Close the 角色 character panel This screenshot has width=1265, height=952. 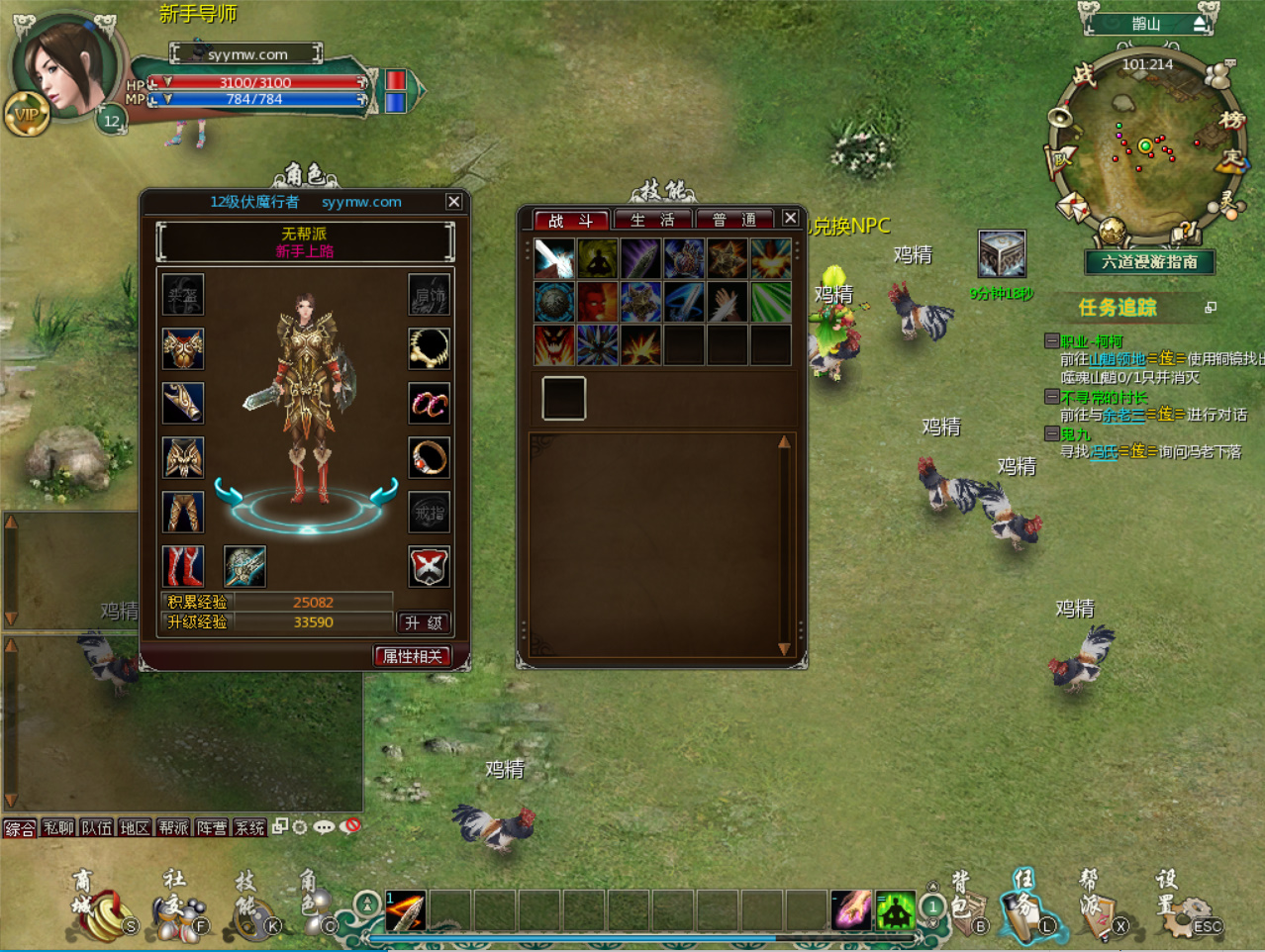click(x=453, y=202)
